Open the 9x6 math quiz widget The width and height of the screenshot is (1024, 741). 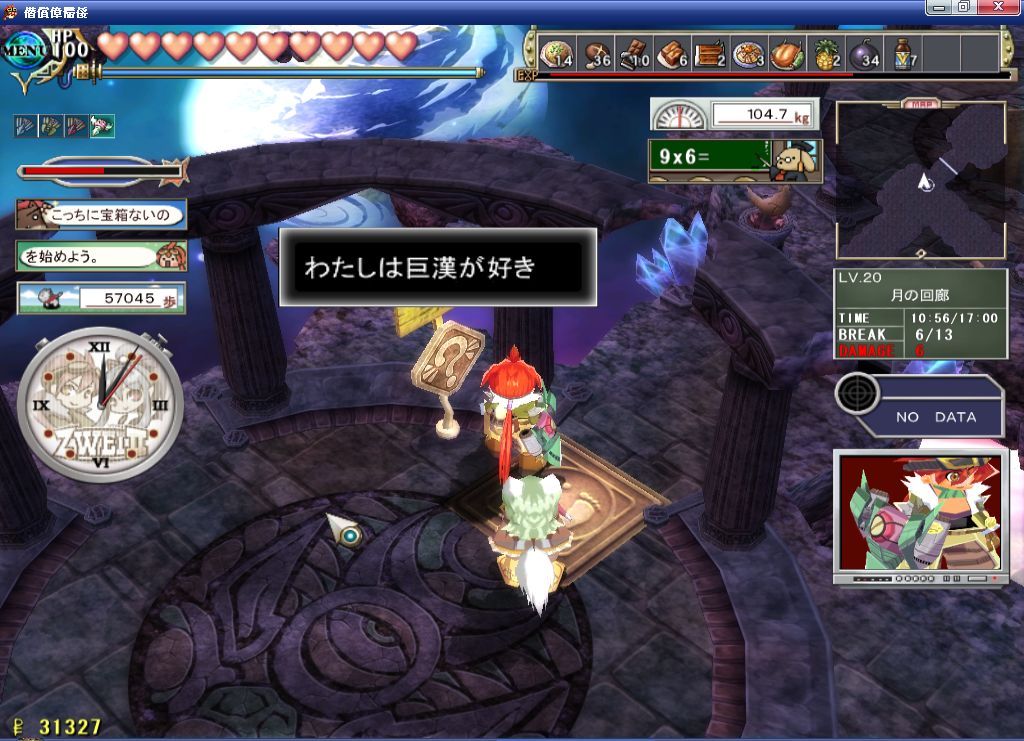coord(733,159)
